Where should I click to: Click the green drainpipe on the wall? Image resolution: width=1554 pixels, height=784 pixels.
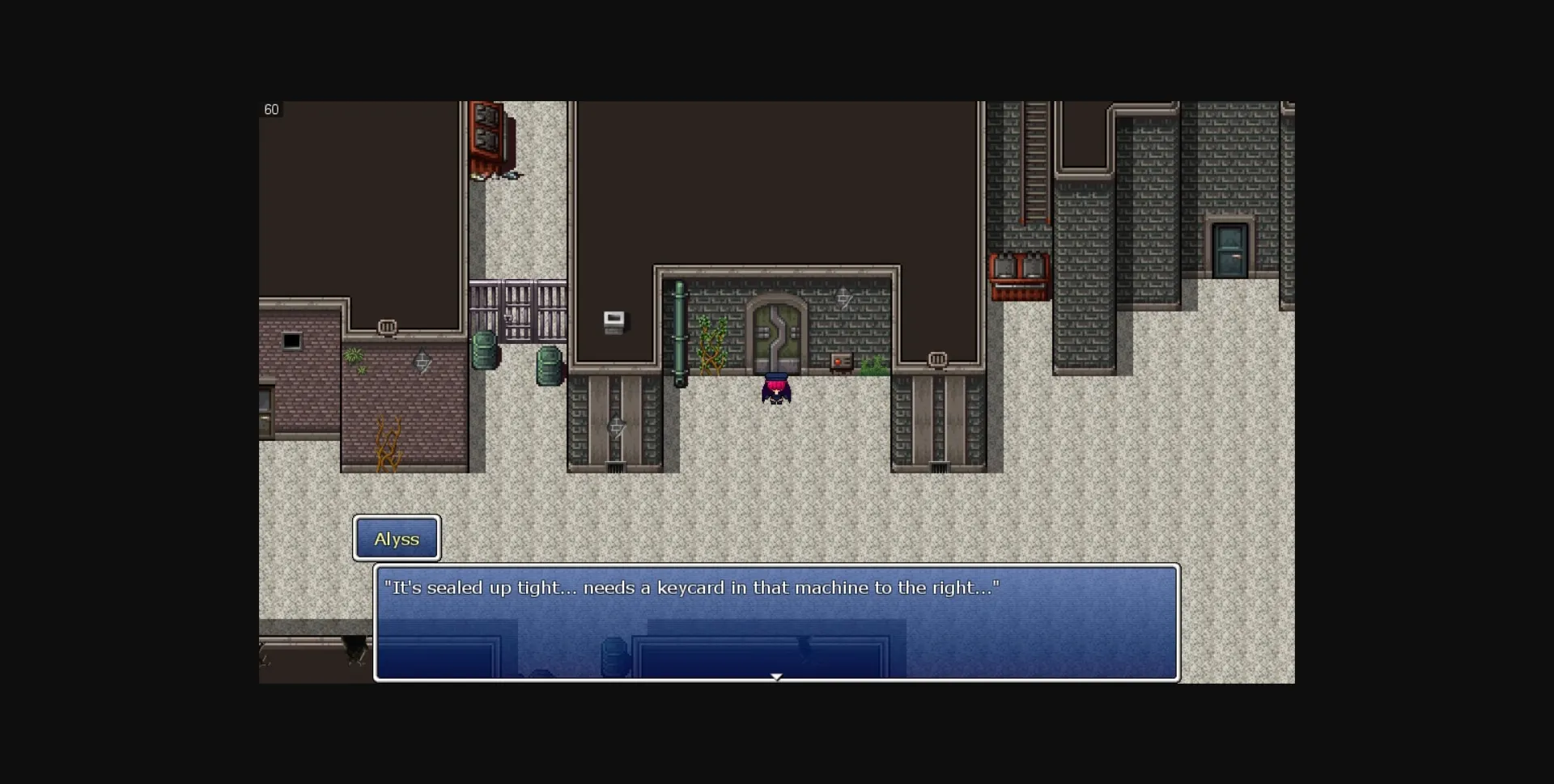point(679,333)
